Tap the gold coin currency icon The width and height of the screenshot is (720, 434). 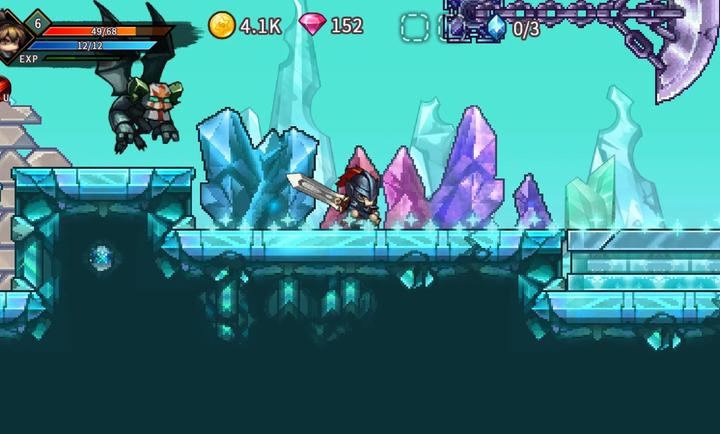(x=221, y=25)
